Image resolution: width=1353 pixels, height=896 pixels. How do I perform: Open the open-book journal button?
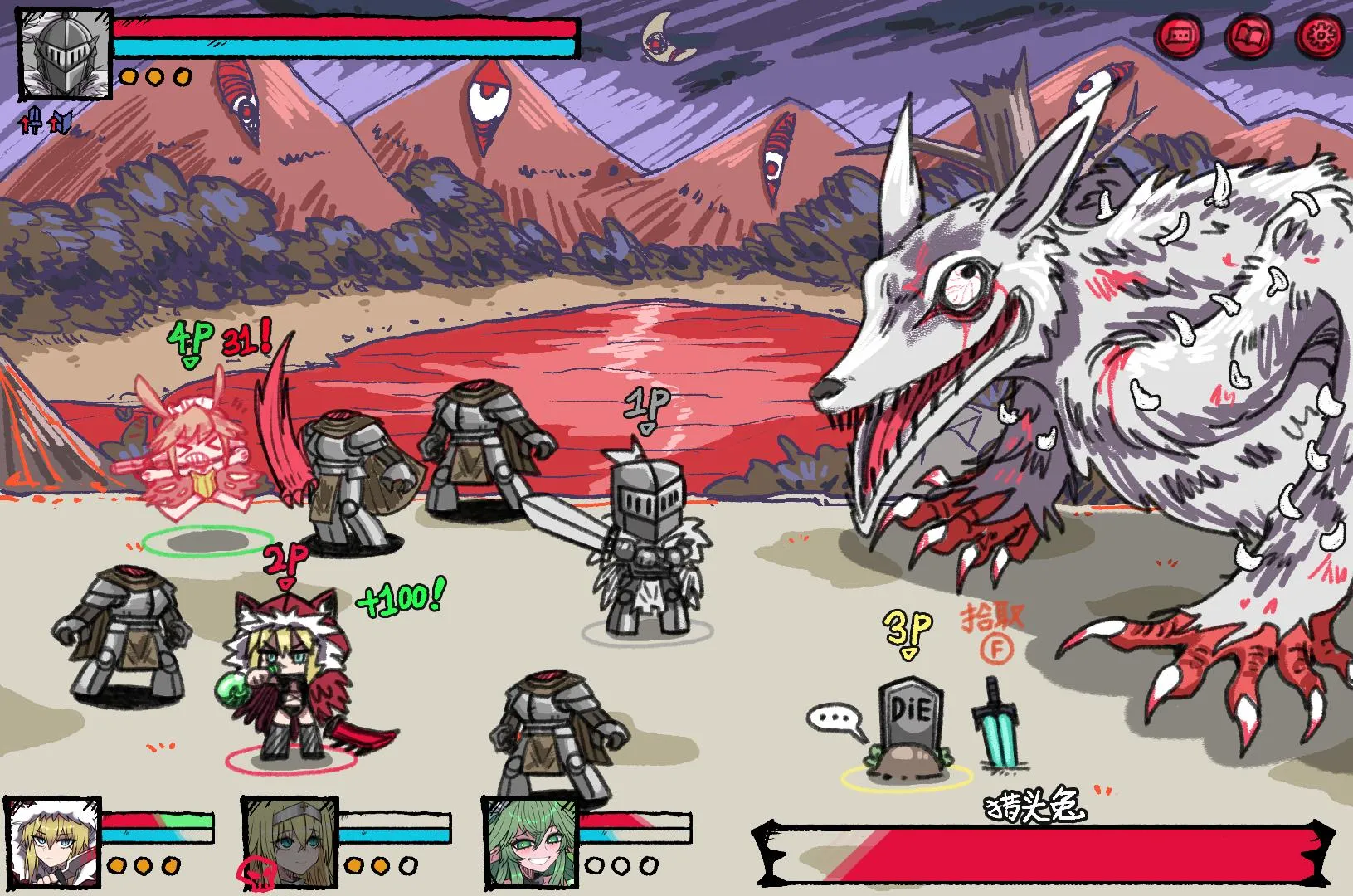pos(1249,36)
